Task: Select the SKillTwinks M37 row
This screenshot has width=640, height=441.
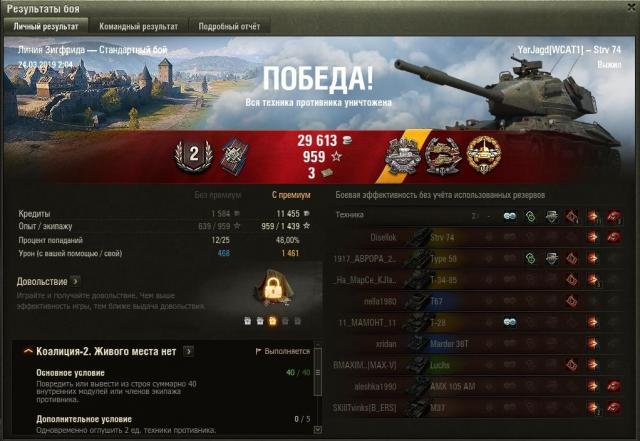Action: tap(478, 406)
